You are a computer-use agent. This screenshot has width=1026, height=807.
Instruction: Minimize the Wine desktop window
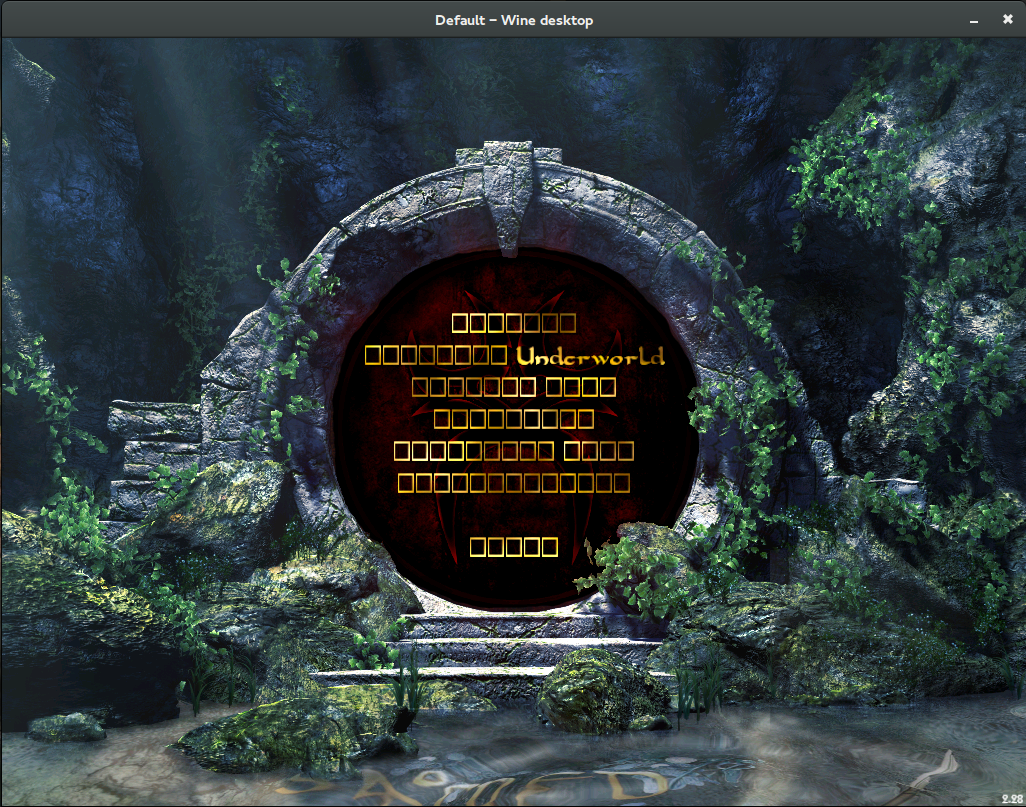pyautogui.click(x=973, y=19)
